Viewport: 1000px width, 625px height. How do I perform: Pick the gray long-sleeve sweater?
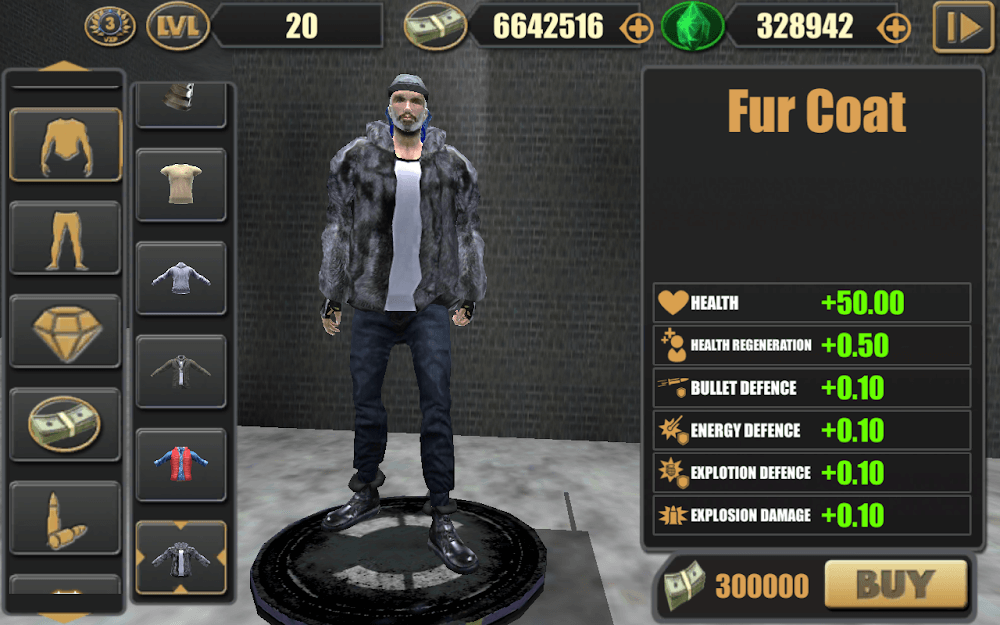[x=181, y=277]
